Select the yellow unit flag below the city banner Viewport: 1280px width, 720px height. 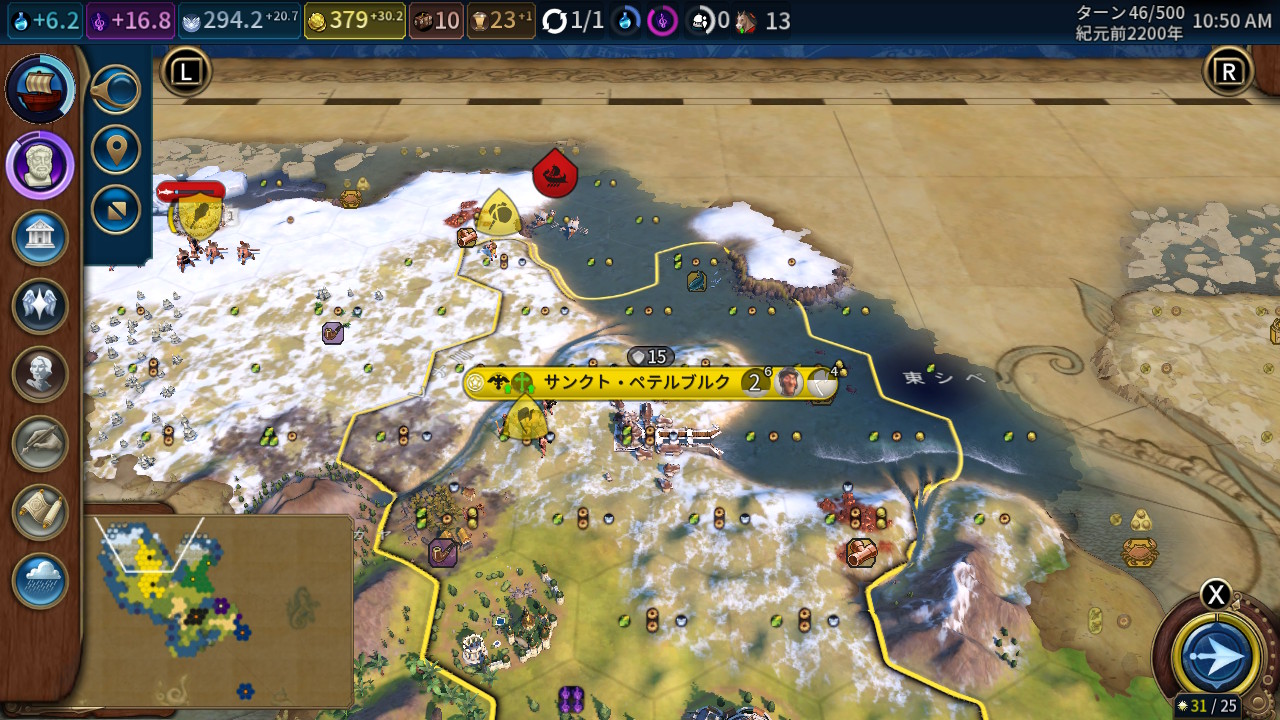524,418
